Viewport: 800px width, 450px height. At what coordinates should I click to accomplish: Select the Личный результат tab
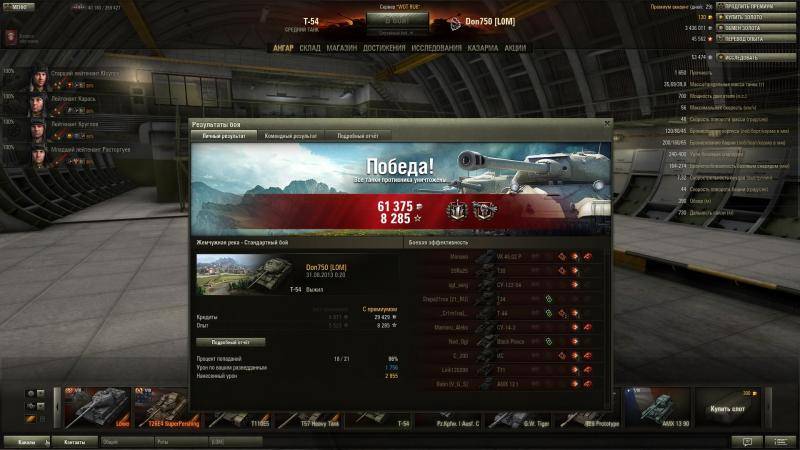[224, 135]
